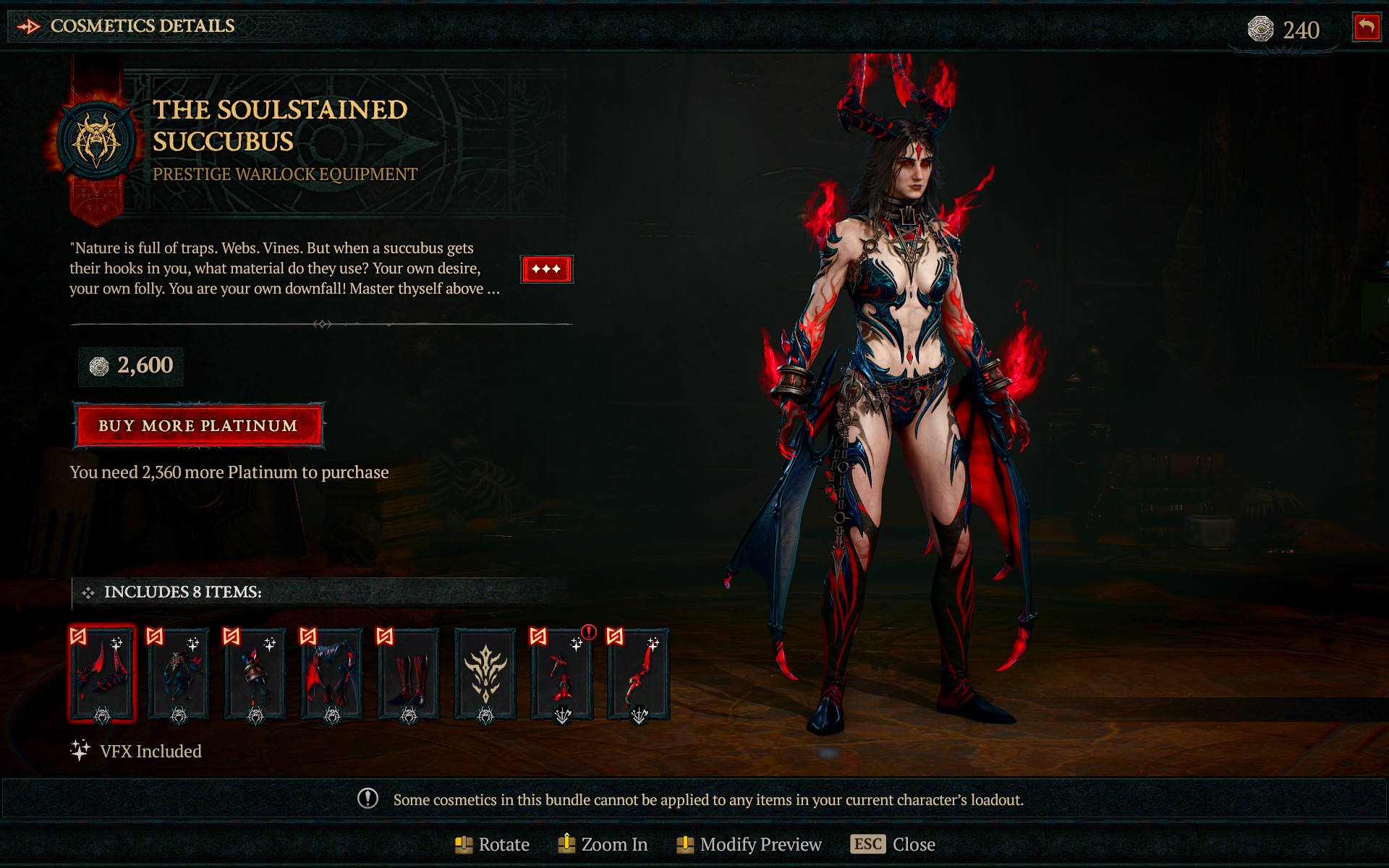Close the cosmetics details screen
The height and width of the screenshot is (868, 1389).
[x=893, y=844]
